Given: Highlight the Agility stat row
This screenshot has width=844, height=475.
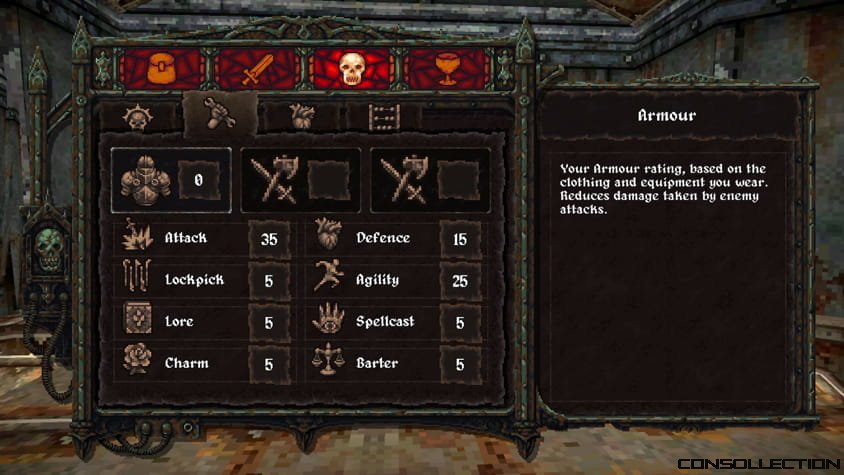Looking at the screenshot, I should tap(396, 280).
